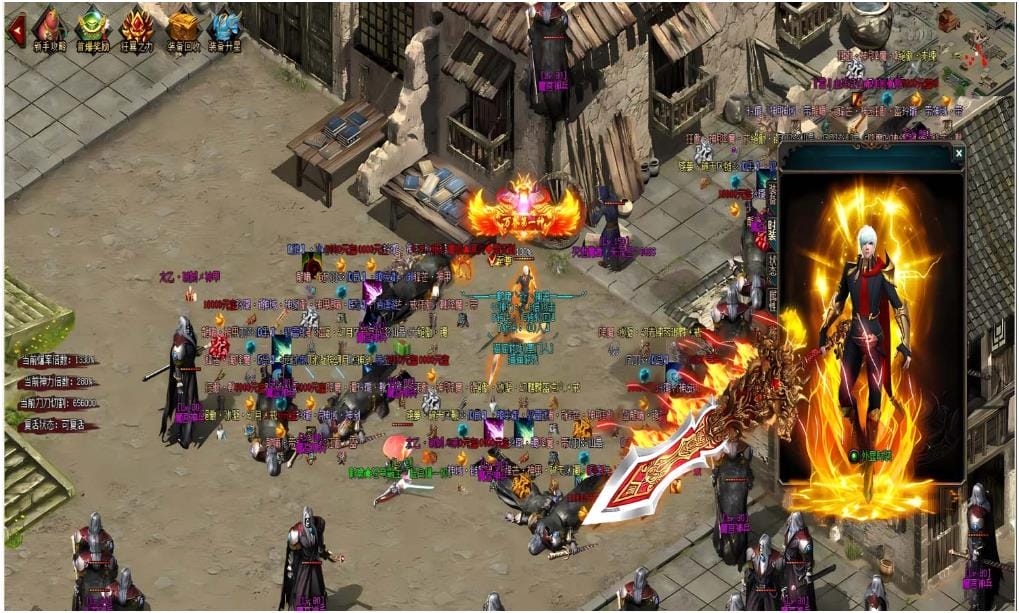Viewport: 1019px width, 613px height.
Task: Open the 装备升星 equipment star upgrade
Action: (x=225, y=29)
